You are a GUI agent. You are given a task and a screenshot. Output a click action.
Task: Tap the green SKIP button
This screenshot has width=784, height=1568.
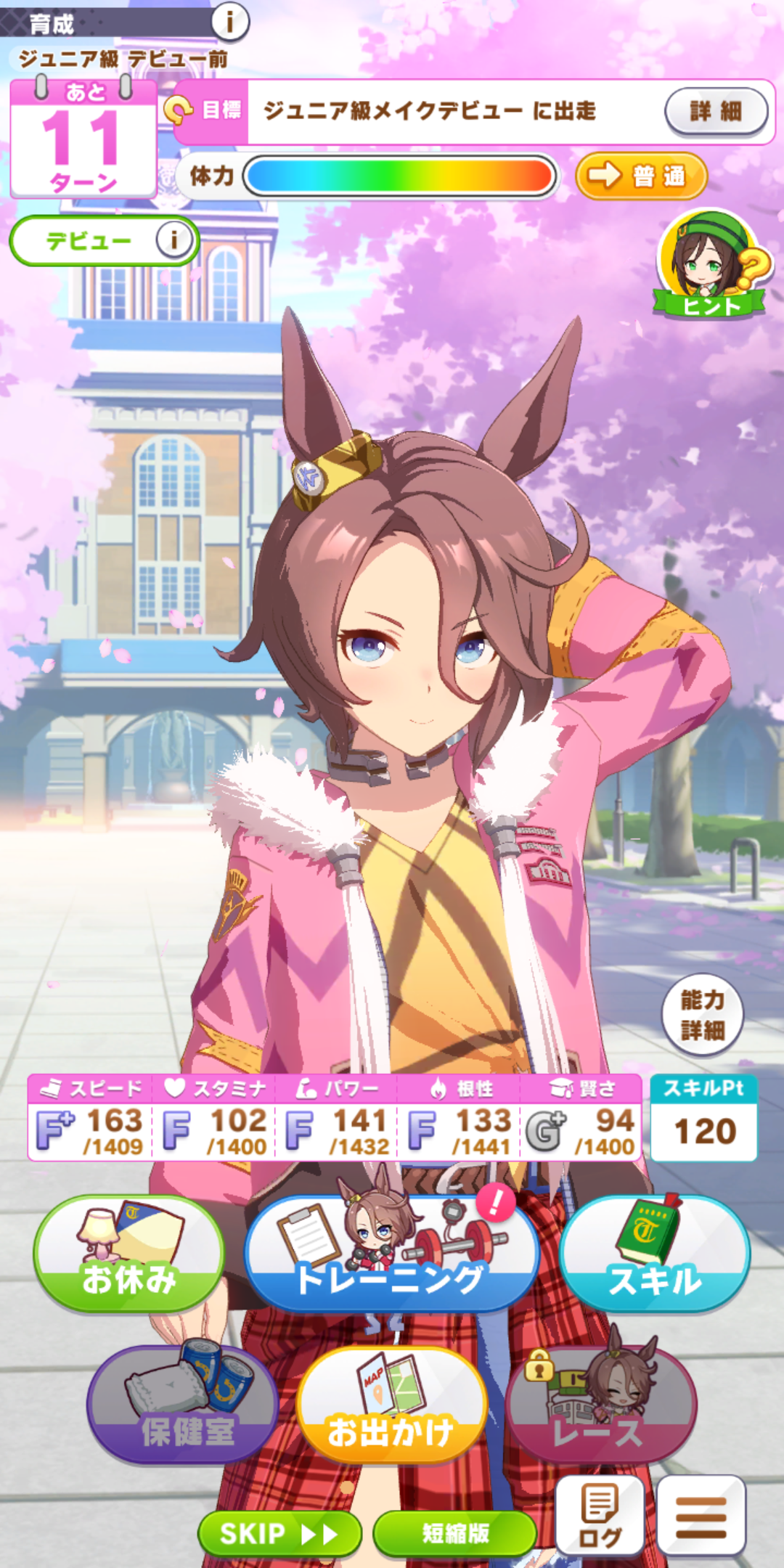pos(279,1533)
